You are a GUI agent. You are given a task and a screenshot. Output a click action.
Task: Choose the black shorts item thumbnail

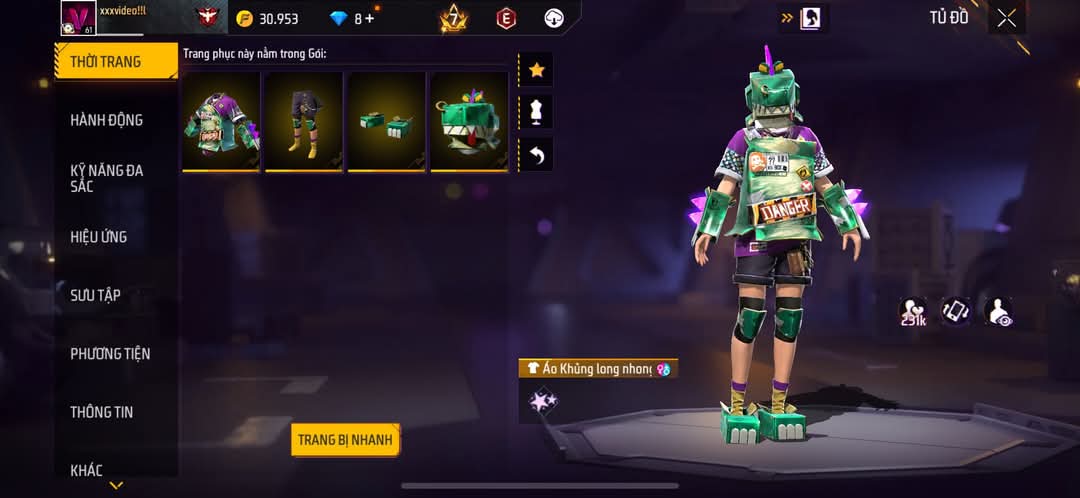(x=304, y=121)
